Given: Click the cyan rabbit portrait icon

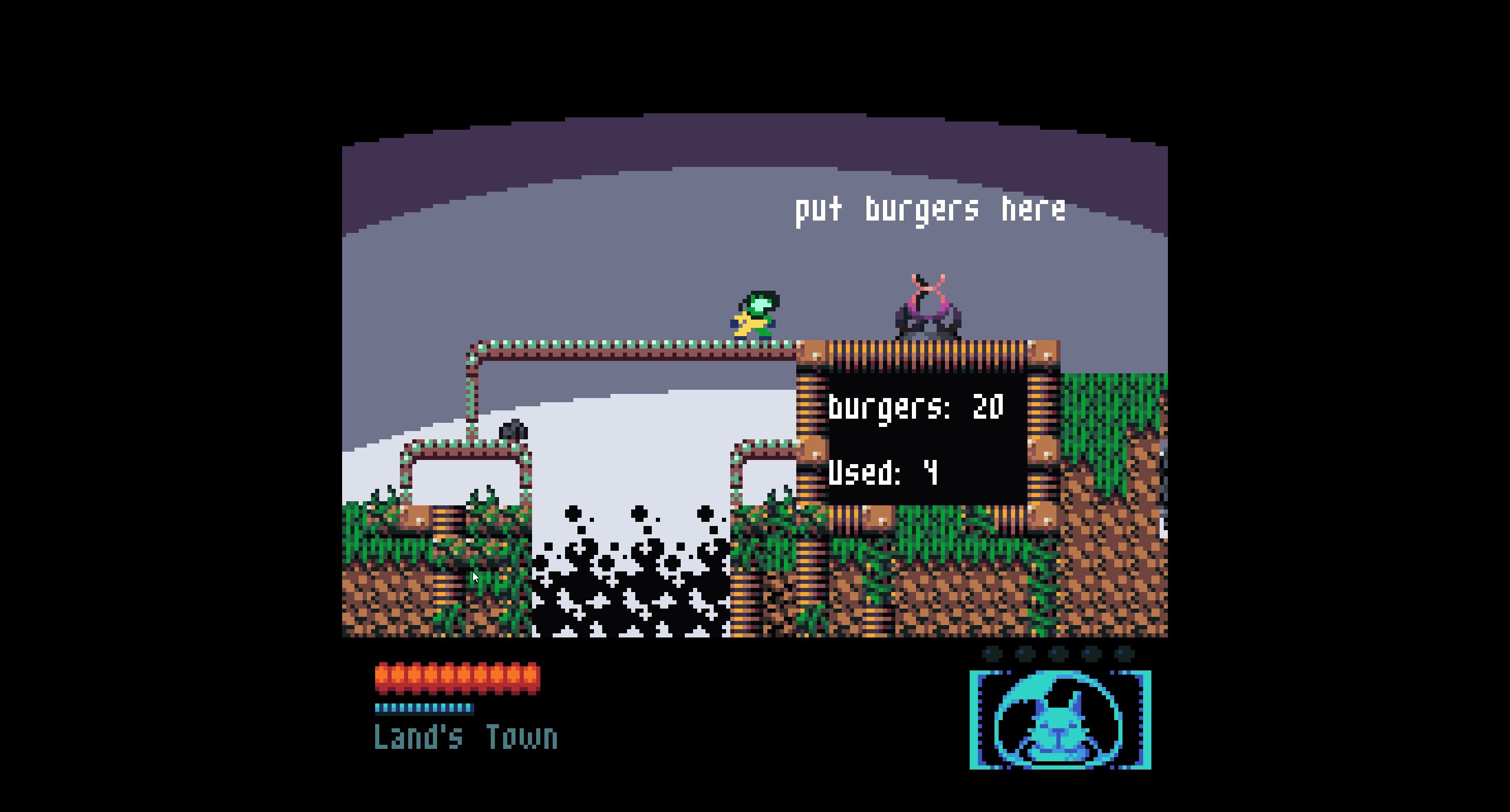Looking at the screenshot, I should point(1059,721).
